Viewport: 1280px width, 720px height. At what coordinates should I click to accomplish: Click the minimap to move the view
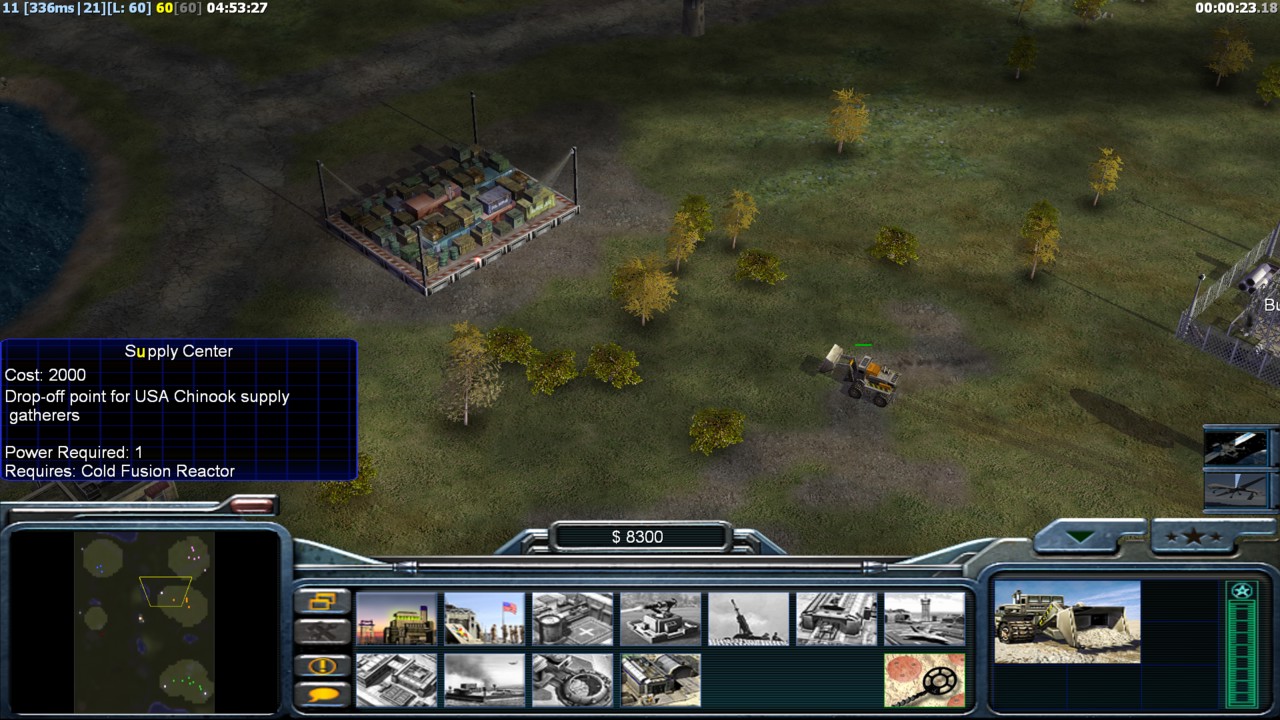coord(145,620)
